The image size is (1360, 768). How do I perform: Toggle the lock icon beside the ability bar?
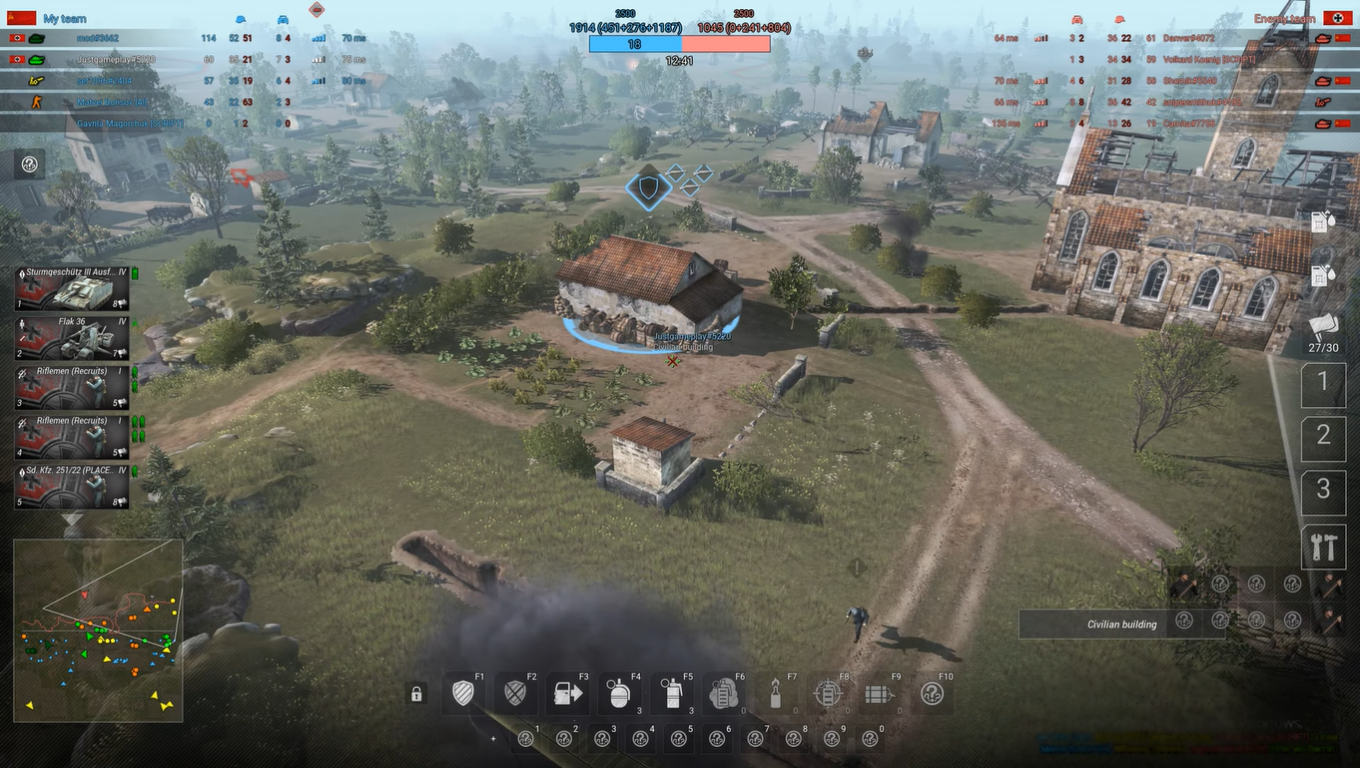coord(416,692)
